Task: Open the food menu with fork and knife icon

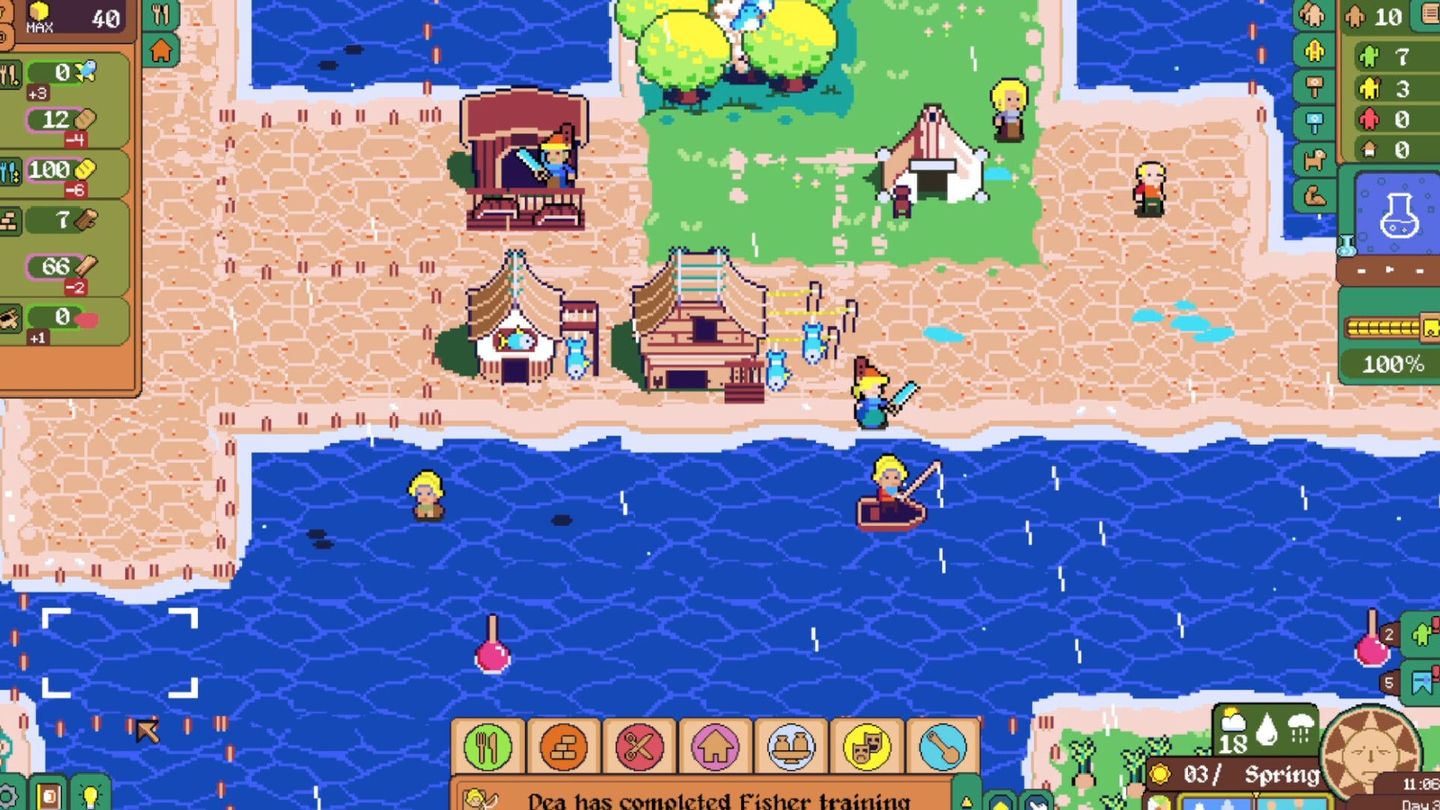Action: click(x=486, y=746)
